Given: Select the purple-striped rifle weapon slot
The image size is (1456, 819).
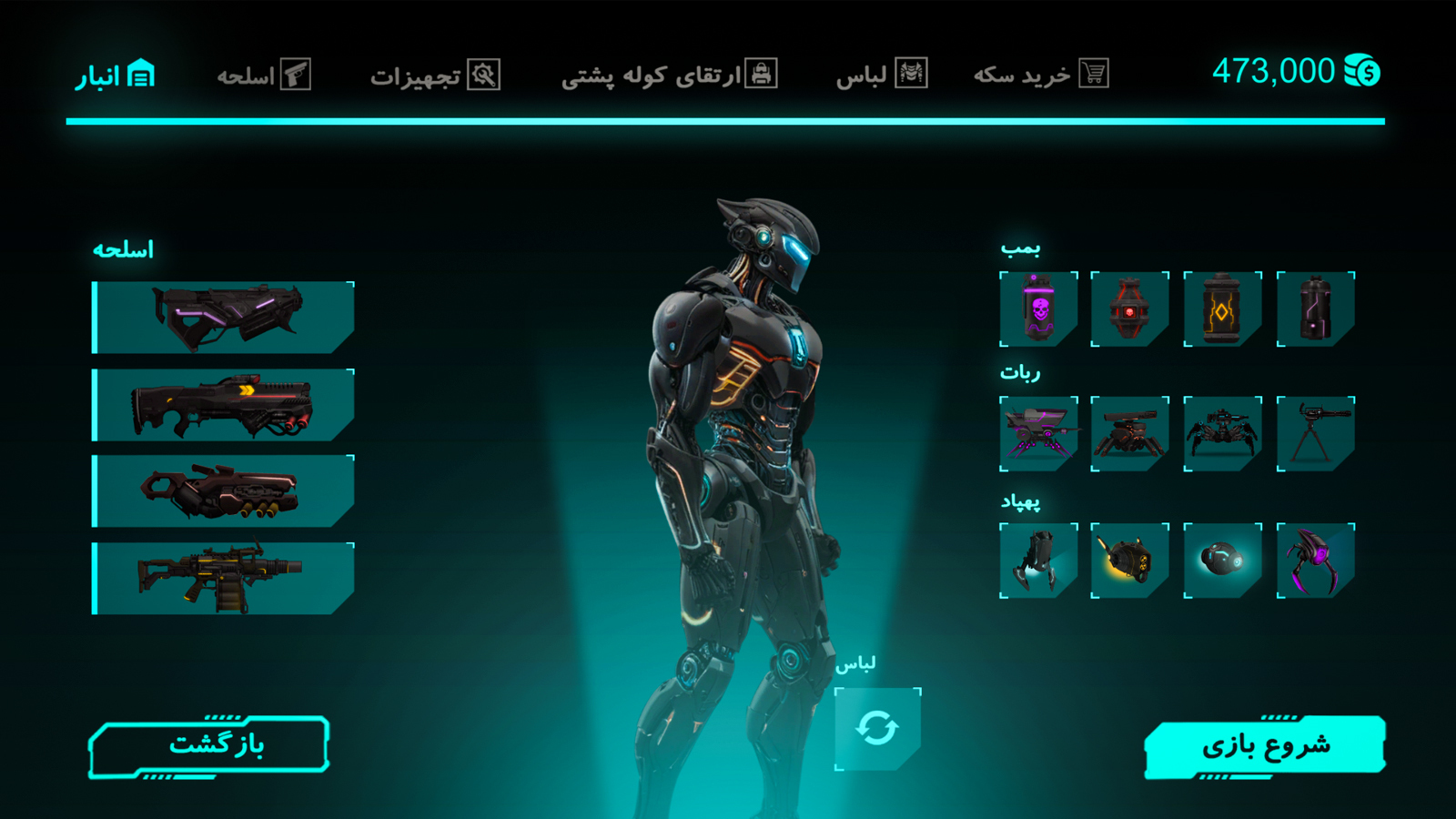Looking at the screenshot, I should click(x=223, y=318).
